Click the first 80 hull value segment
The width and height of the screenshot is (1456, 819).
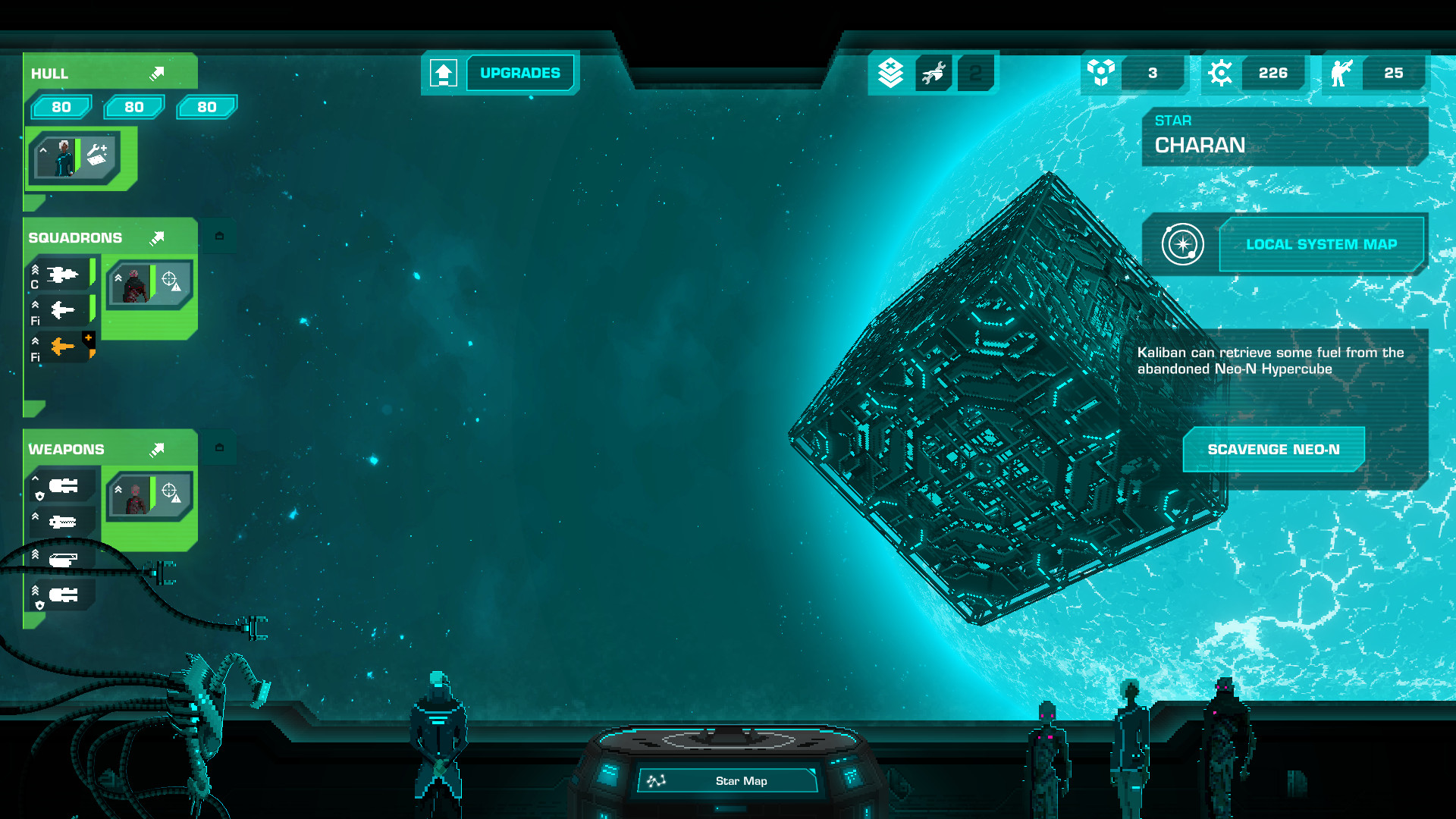(61, 107)
